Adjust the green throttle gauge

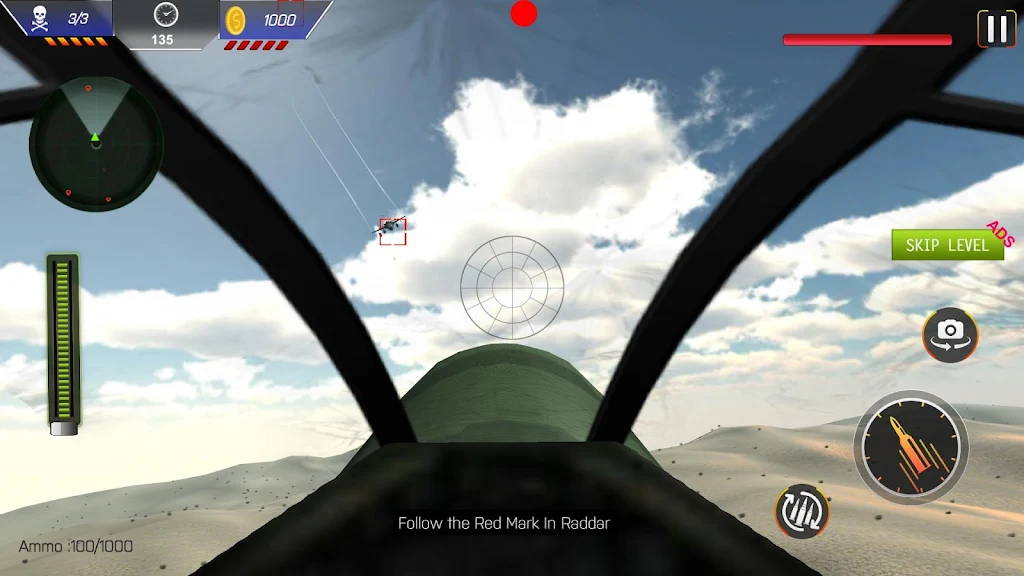click(x=64, y=342)
